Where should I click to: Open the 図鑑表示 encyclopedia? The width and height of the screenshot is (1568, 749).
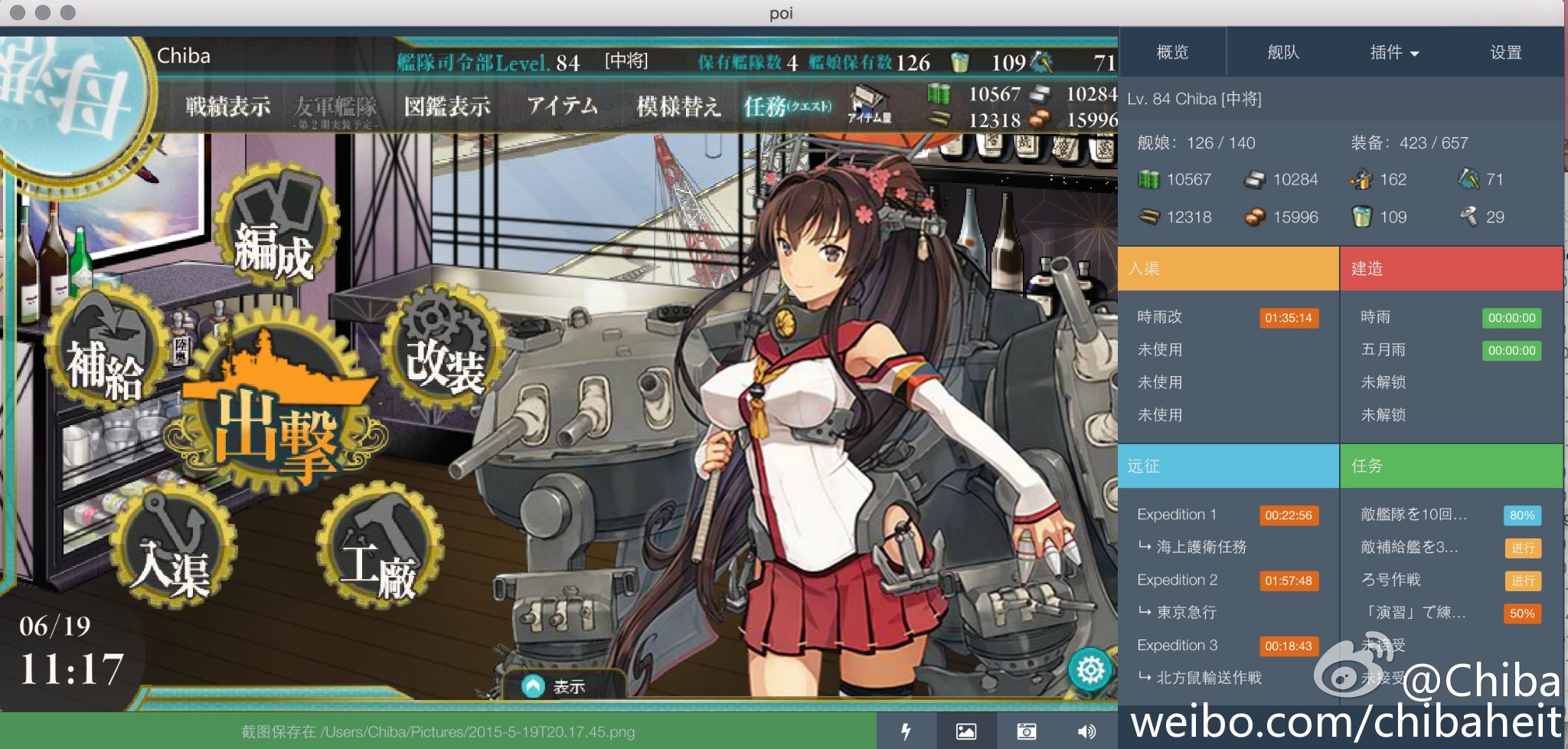447,106
